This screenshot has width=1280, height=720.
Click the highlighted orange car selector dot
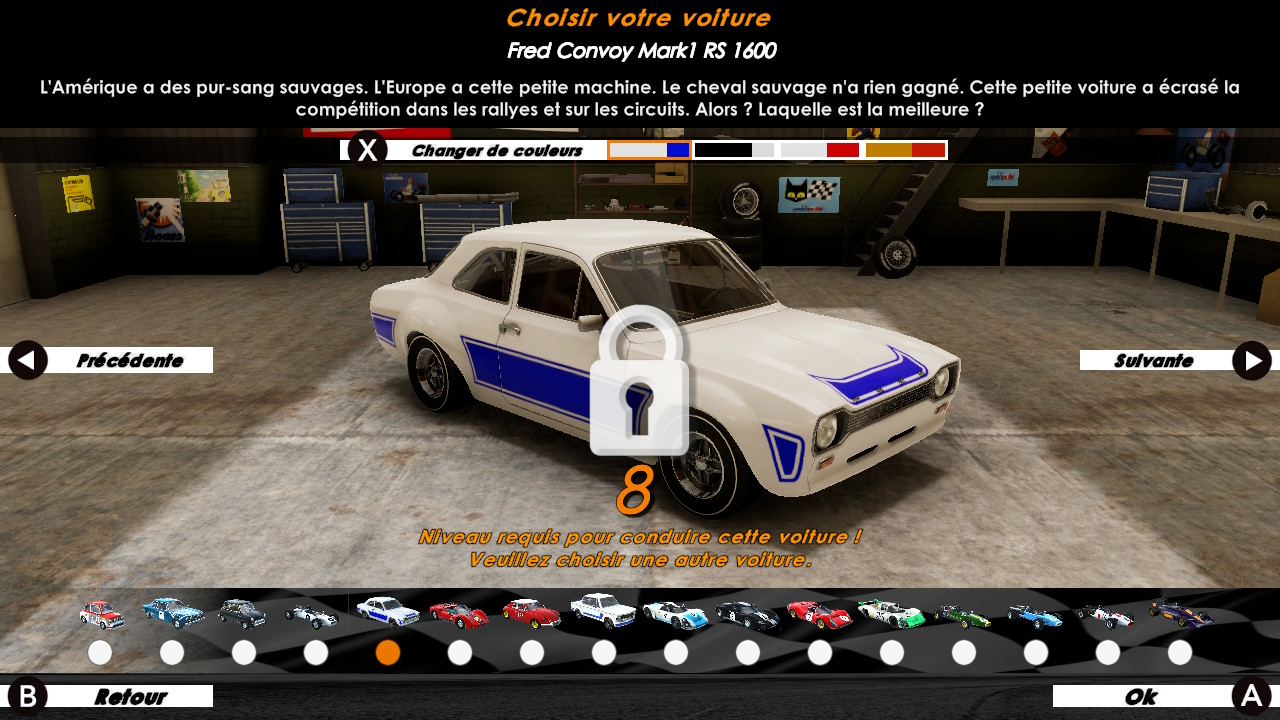(388, 653)
